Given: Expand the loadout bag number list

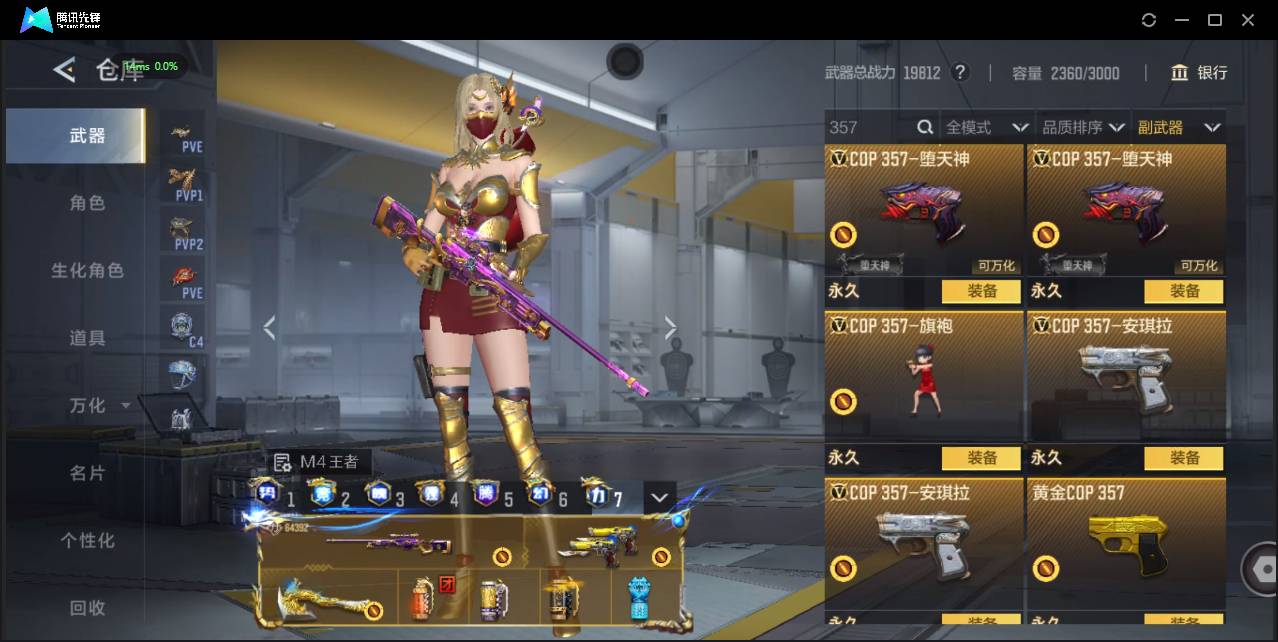Looking at the screenshot, I should tap(659, 497).
